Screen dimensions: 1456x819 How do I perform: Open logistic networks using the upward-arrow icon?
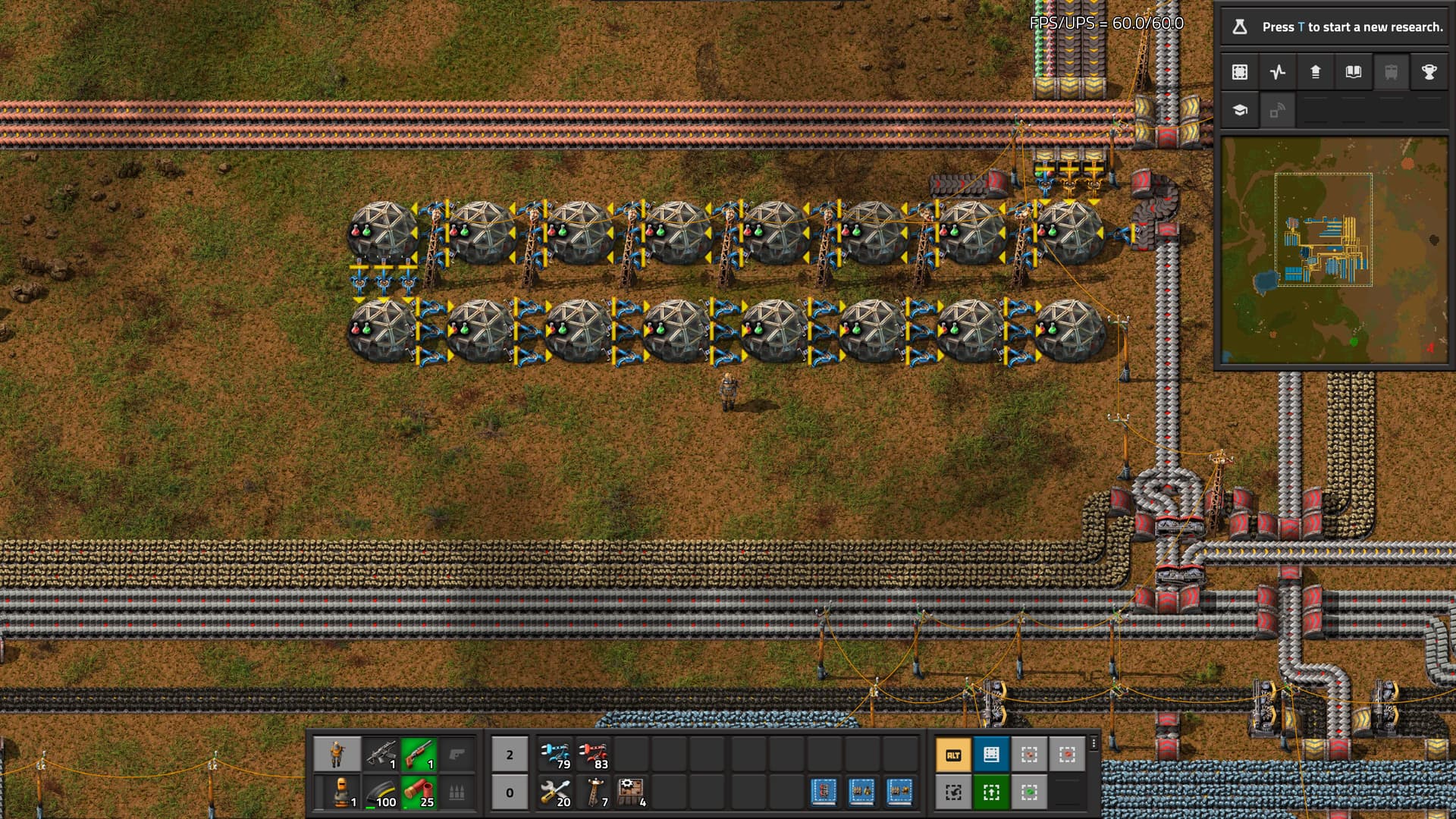coord(1316,72)
